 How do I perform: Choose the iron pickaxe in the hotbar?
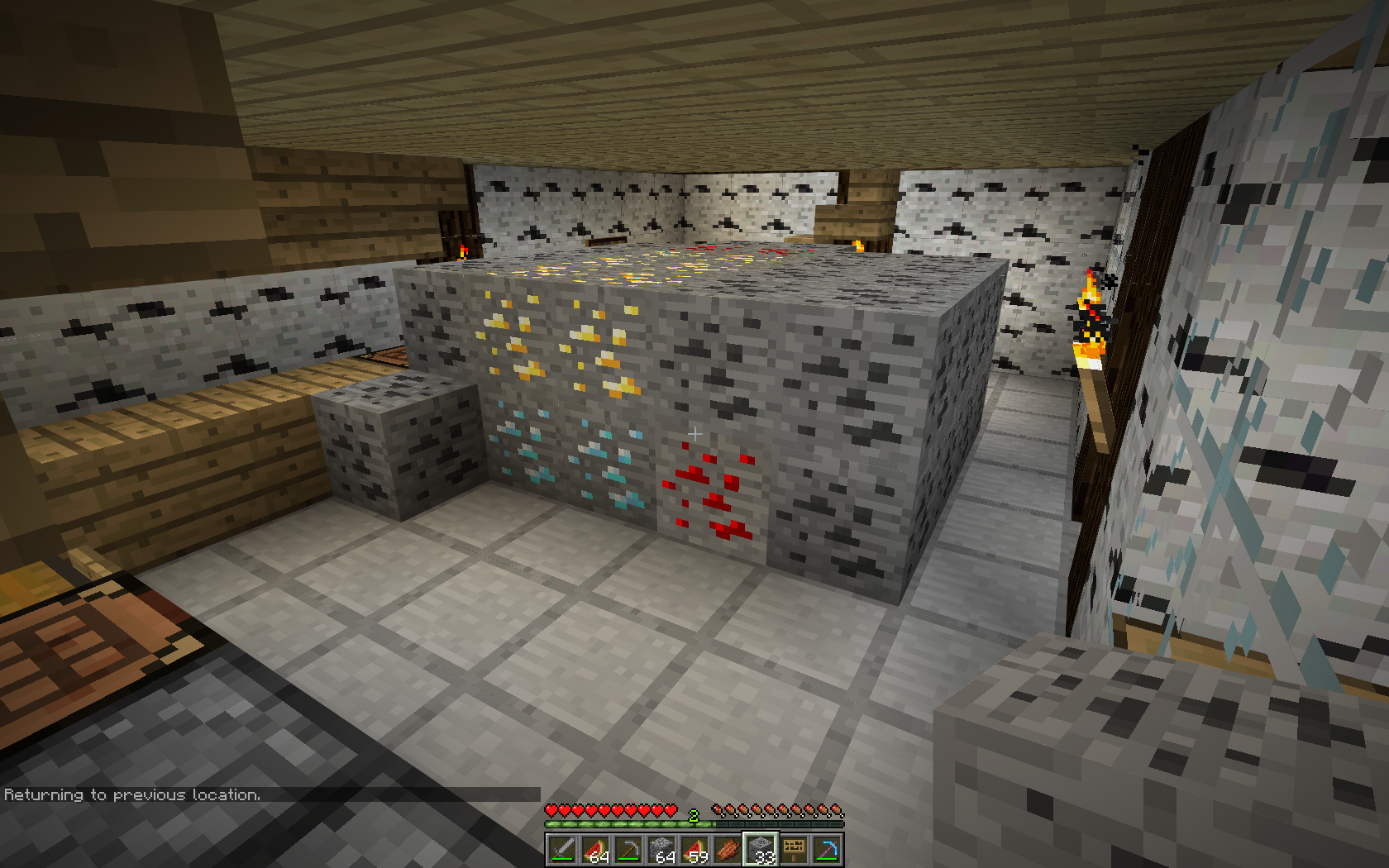pos(628,849)
